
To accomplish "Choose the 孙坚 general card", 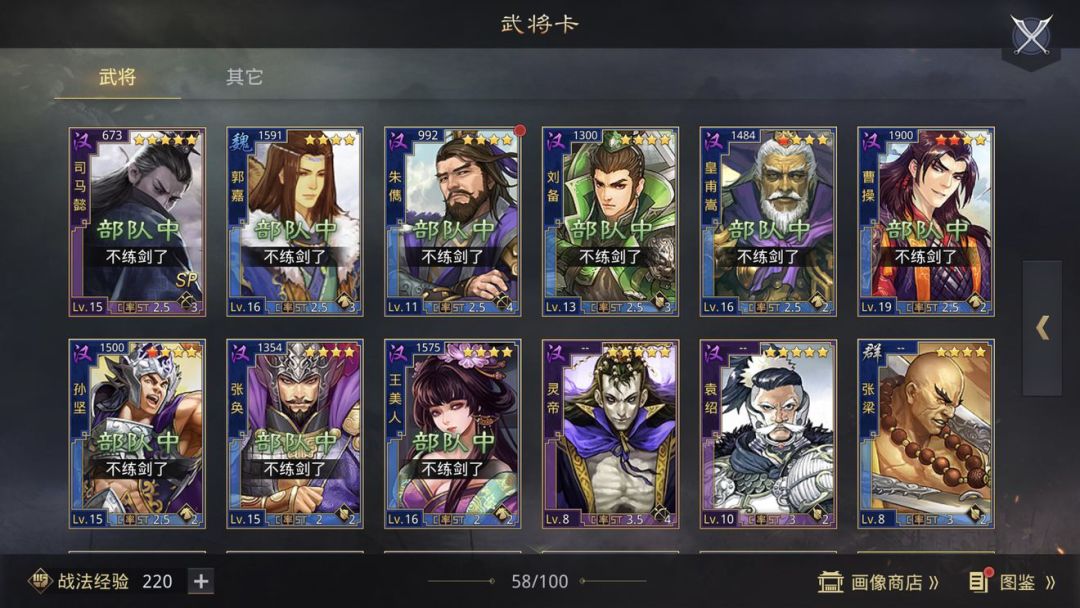I will click(x=137, y=433).
